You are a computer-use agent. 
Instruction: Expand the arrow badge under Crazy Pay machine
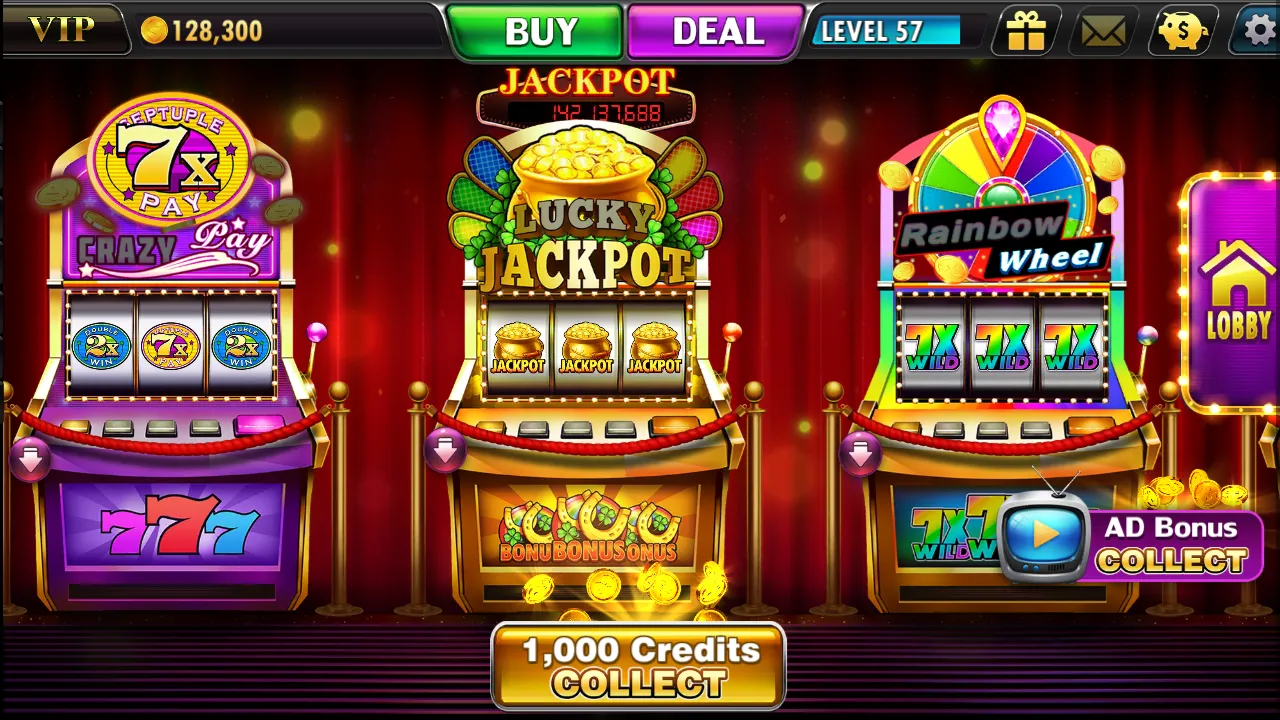(28, 459)
